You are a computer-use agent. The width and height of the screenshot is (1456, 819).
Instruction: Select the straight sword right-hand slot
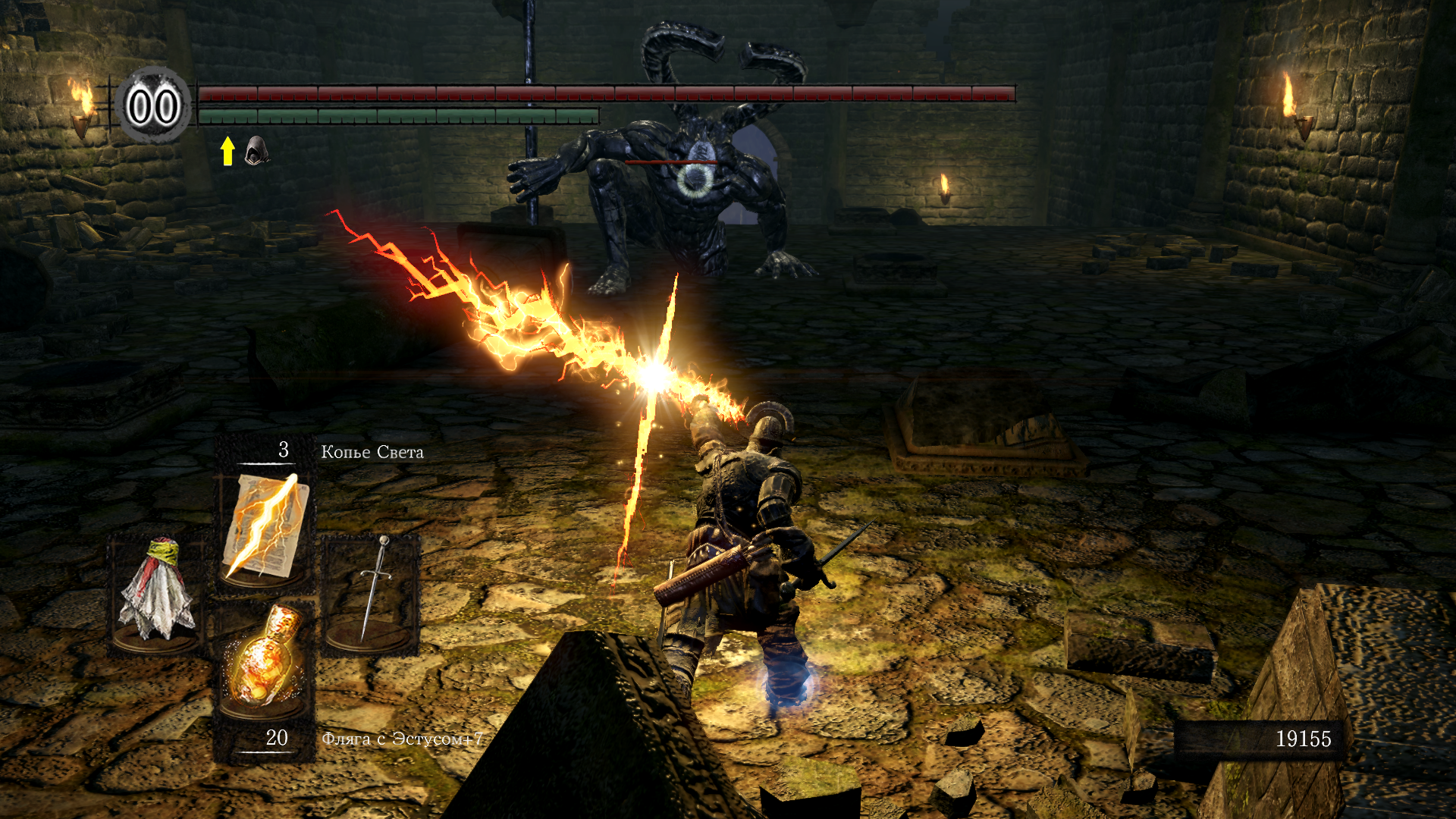coord(372,591)
